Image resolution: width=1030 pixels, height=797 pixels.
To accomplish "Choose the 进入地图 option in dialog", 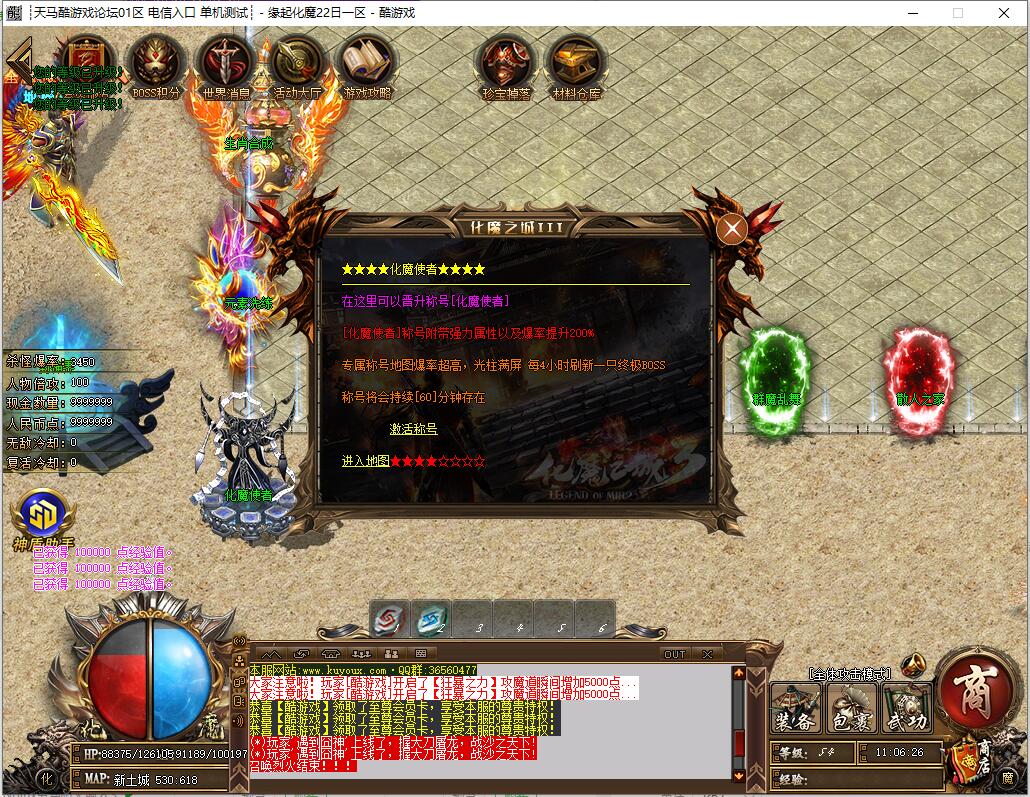I will pyautogui.click(x=365, y=461).
